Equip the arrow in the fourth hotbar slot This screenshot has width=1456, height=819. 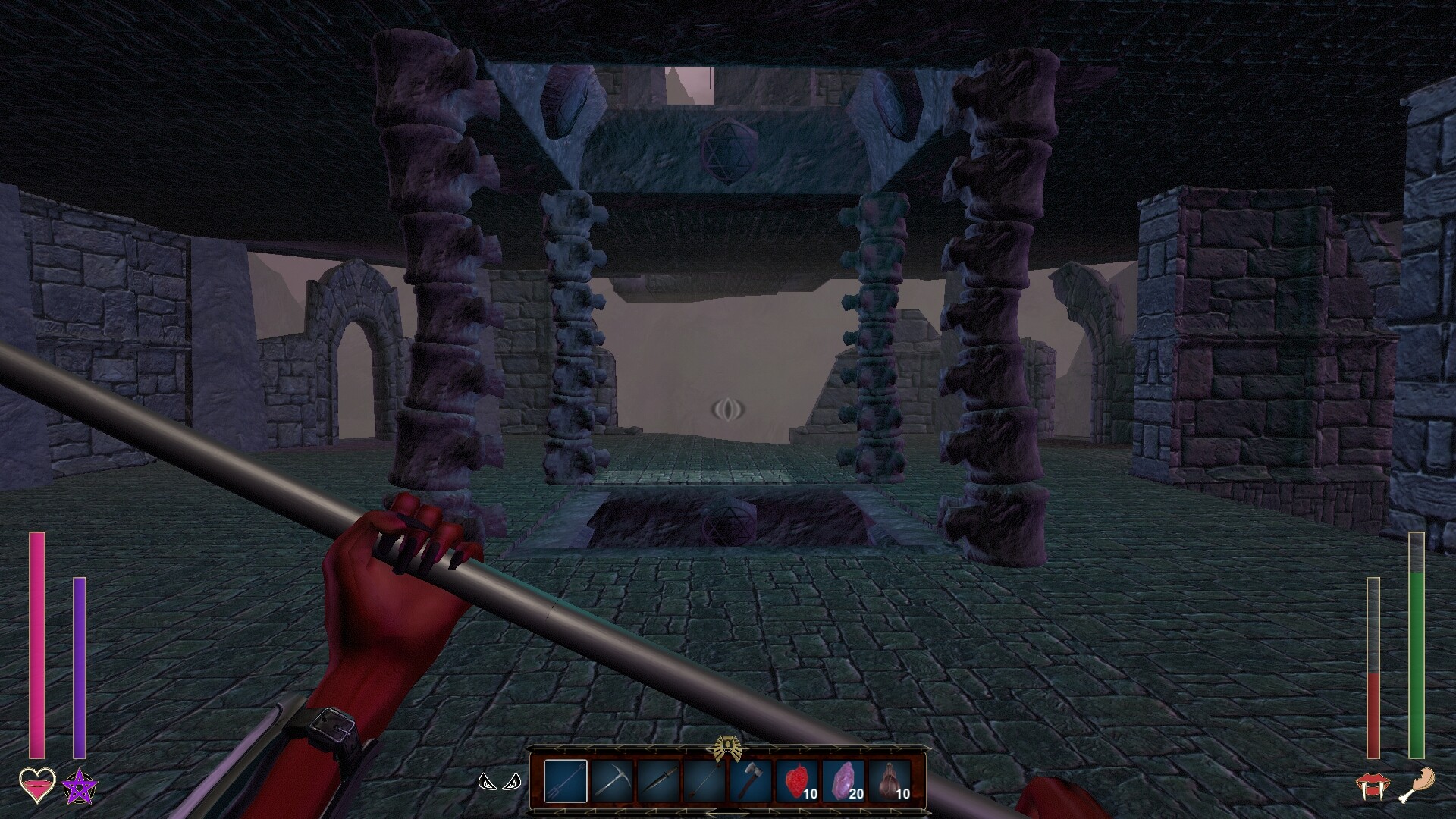[x=704, y=782]
